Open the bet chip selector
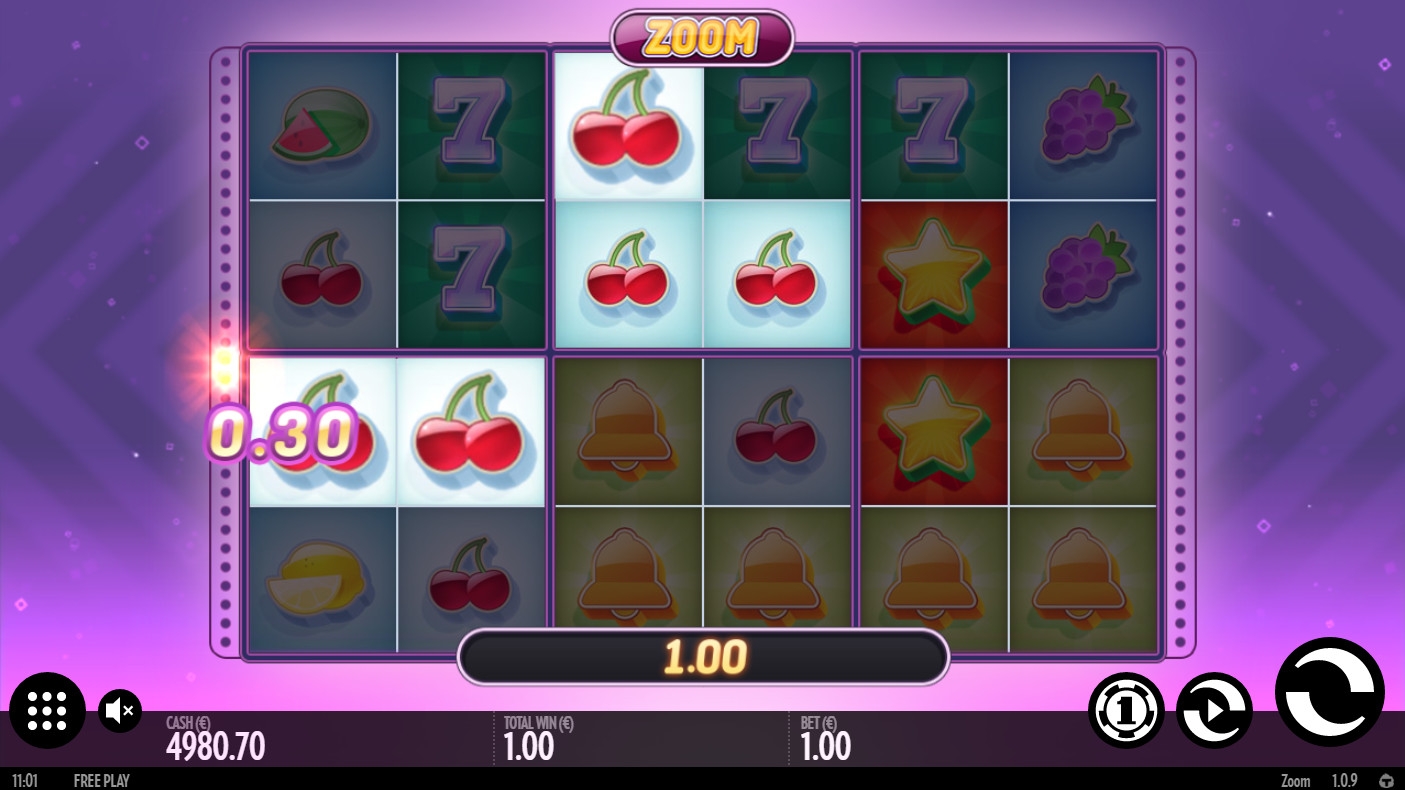1405x790 pixels. pos(1126,710)
